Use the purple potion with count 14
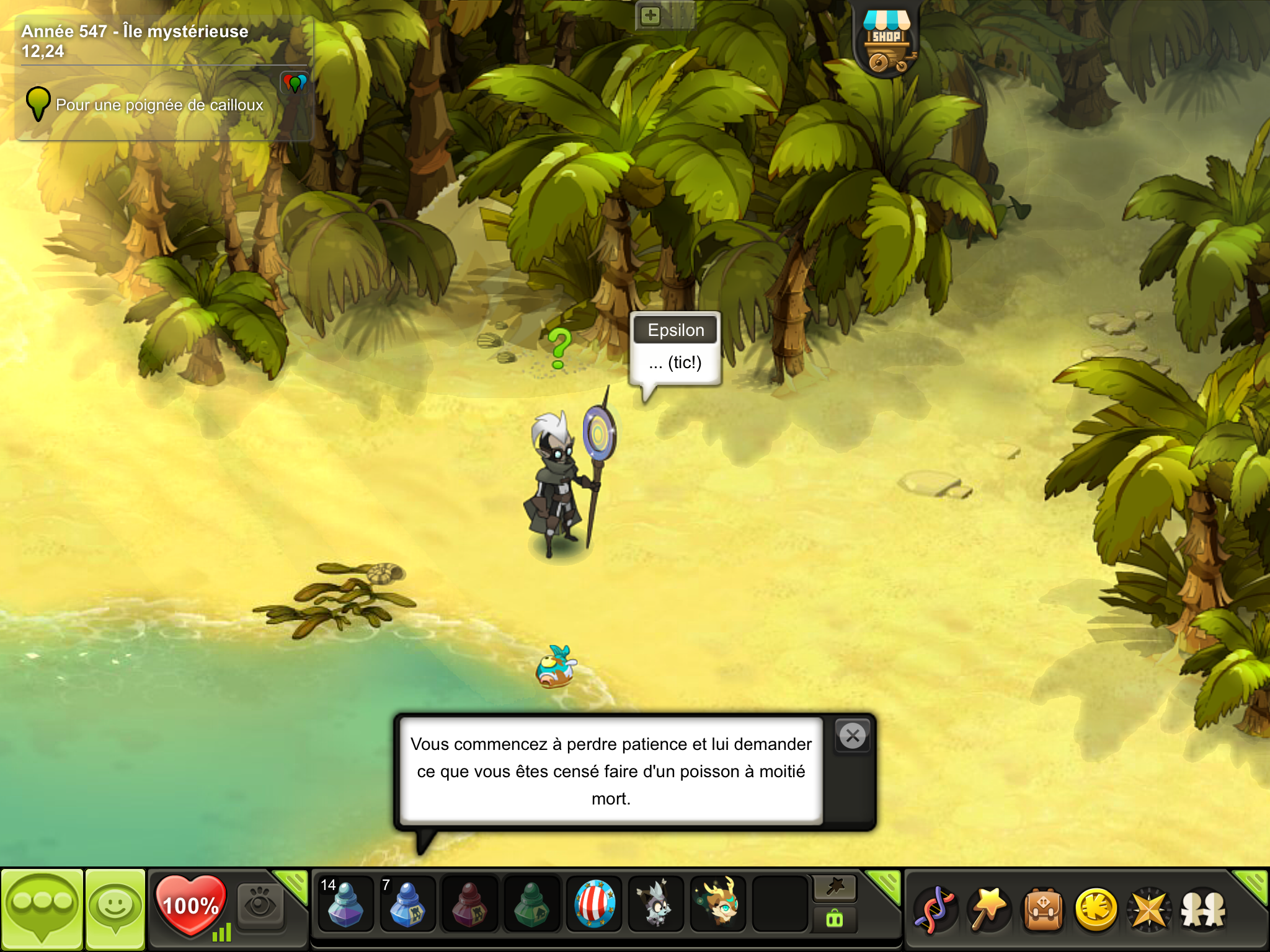 pos(345,904)
